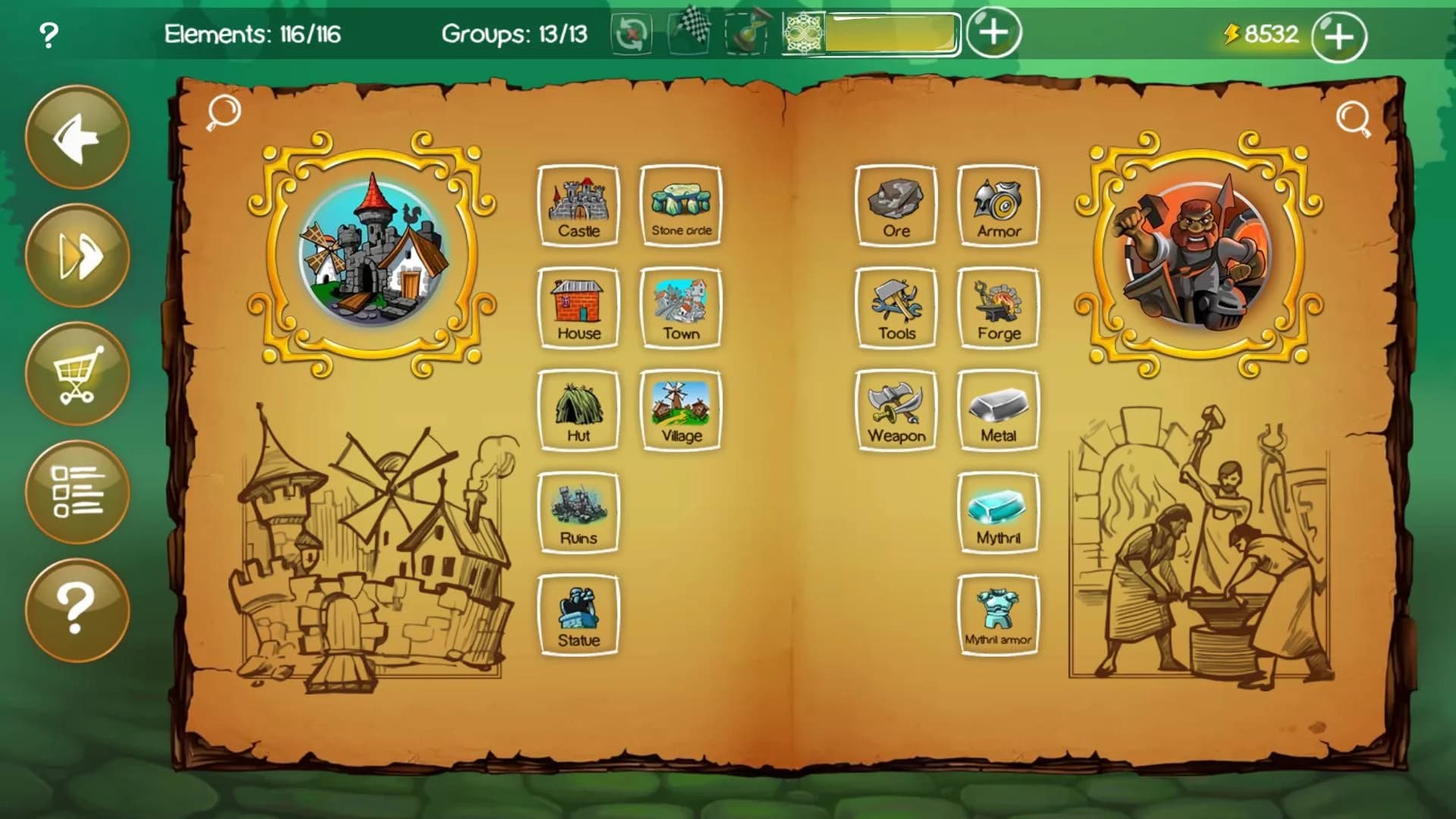Add energy with the plus next to 8532
1456x819 pixels.
1338,34
